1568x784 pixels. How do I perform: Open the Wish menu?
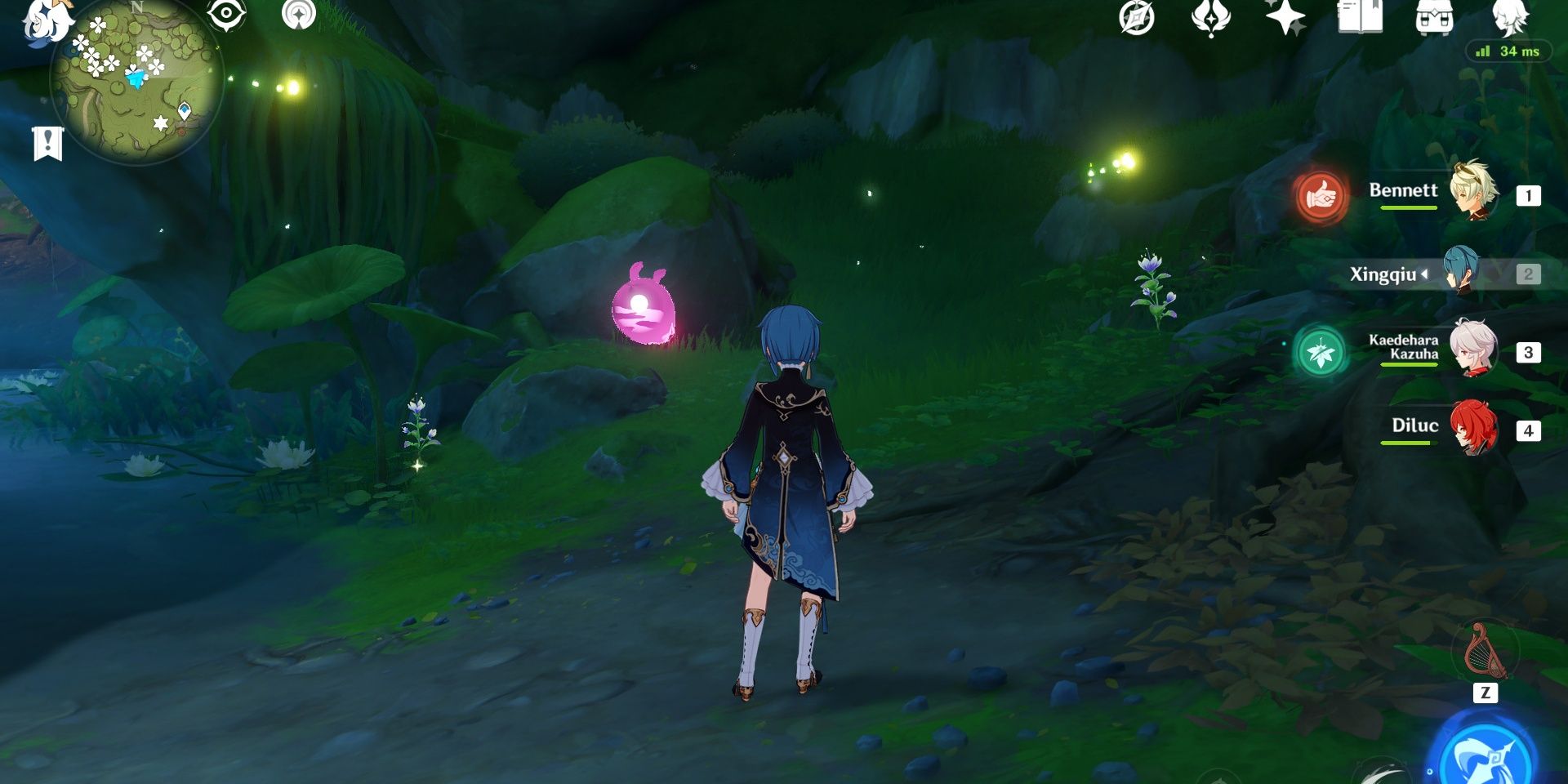click(x=1211, y=16)
